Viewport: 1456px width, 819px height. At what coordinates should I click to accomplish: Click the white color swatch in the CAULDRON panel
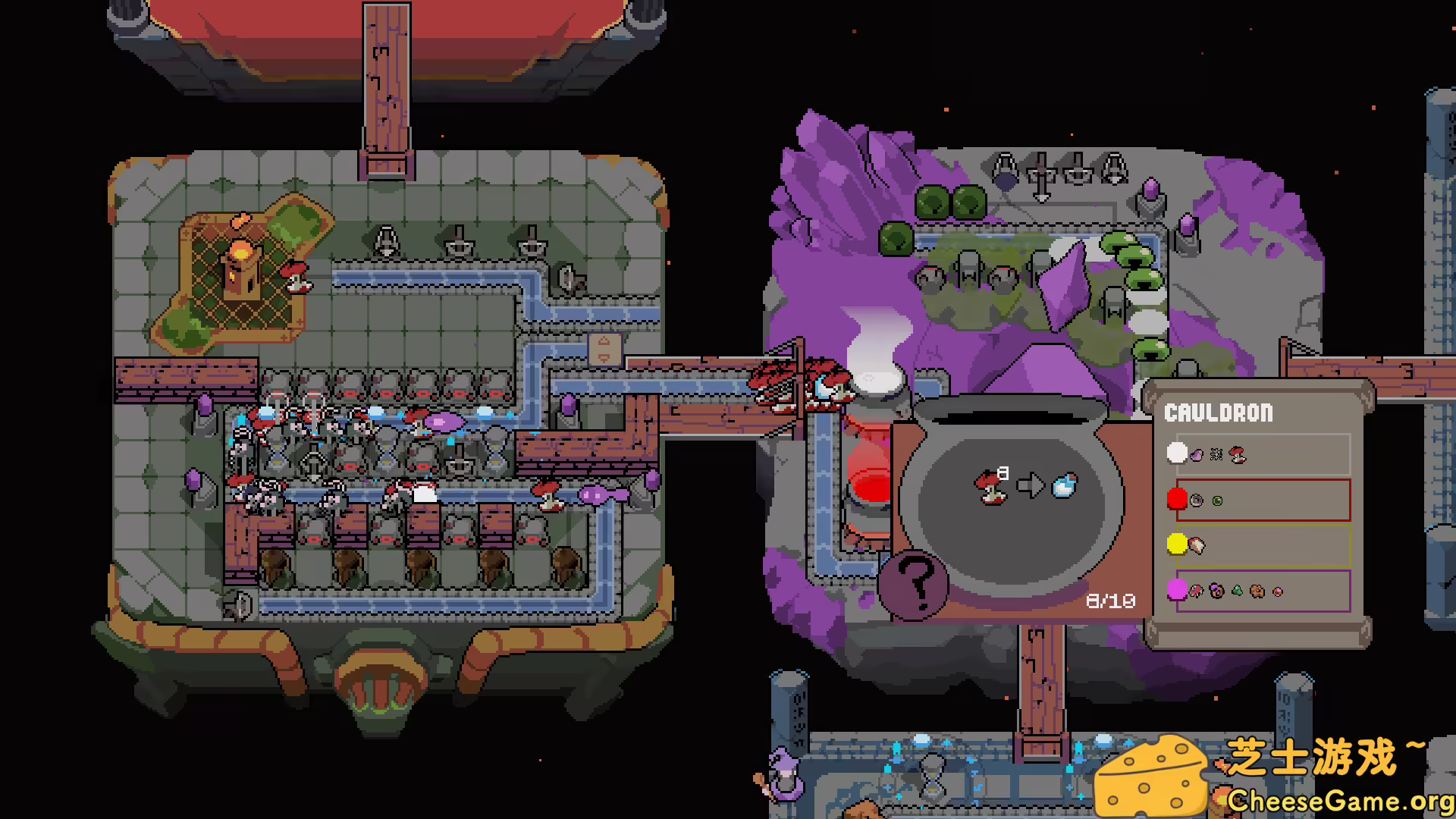tap(1176, 454)
